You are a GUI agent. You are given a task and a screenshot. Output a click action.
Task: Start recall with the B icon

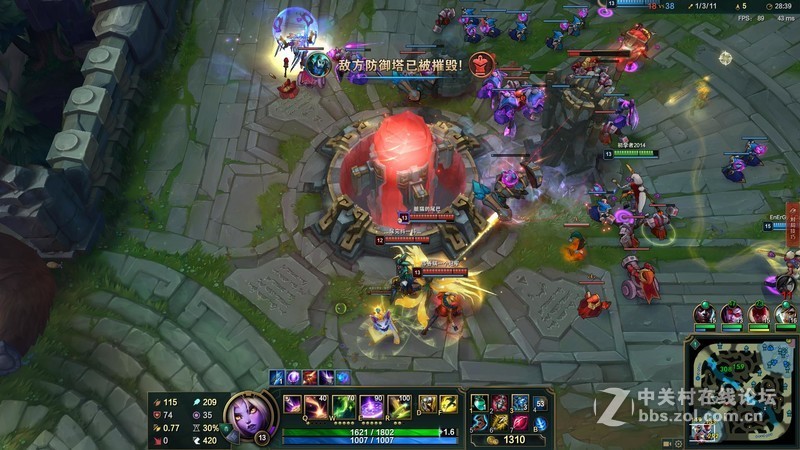tap(538, 423)
